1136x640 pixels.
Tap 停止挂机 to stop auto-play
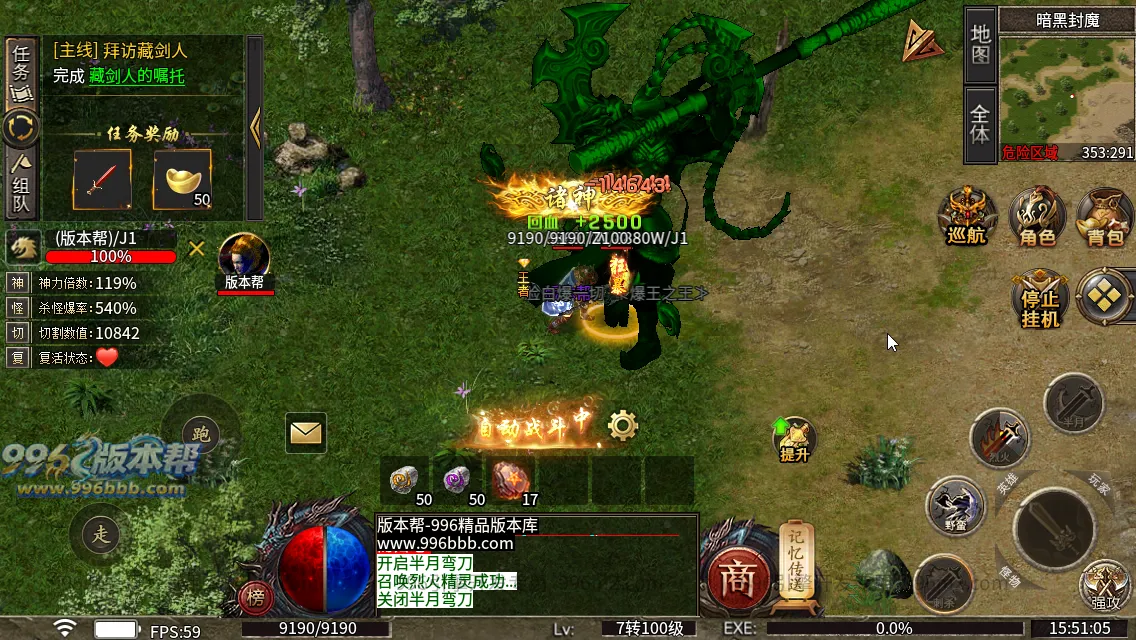coord(1039,298)
